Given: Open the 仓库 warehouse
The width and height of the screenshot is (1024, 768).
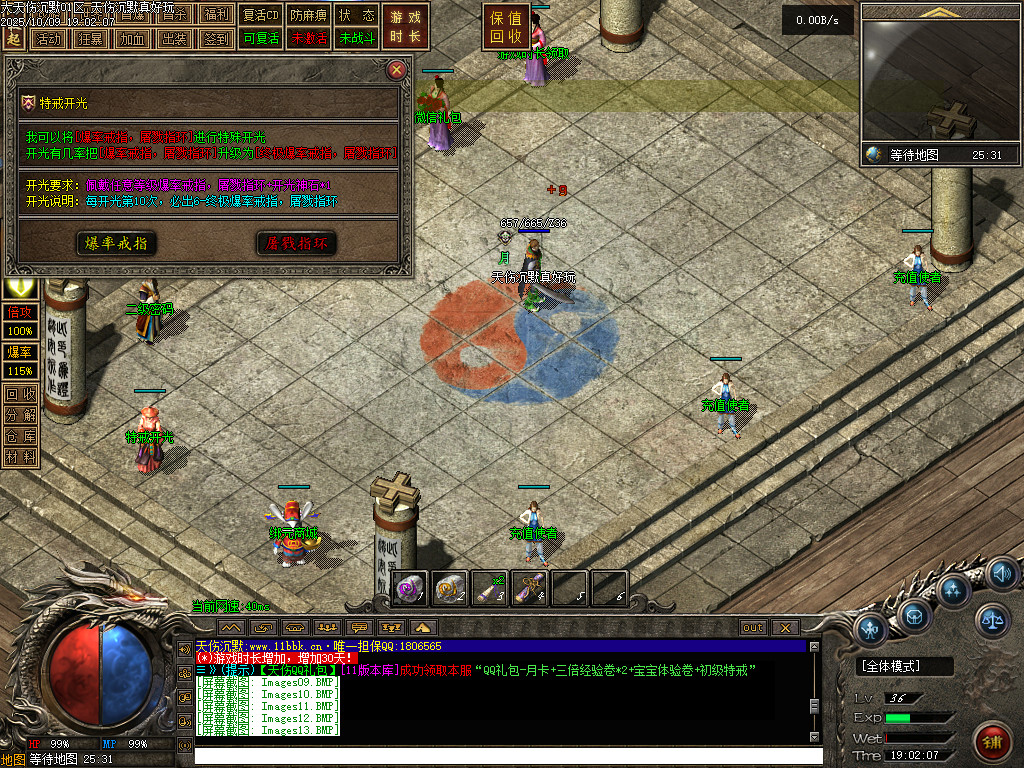Looking at the screenshot, I should point(20,435).
